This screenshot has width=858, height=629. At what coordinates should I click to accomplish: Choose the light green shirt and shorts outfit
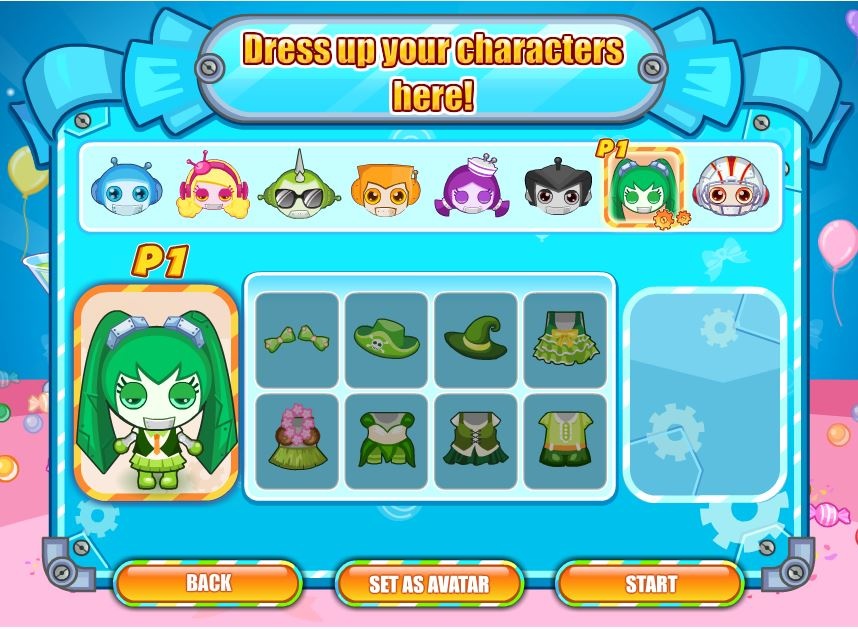tap(565, 441)
